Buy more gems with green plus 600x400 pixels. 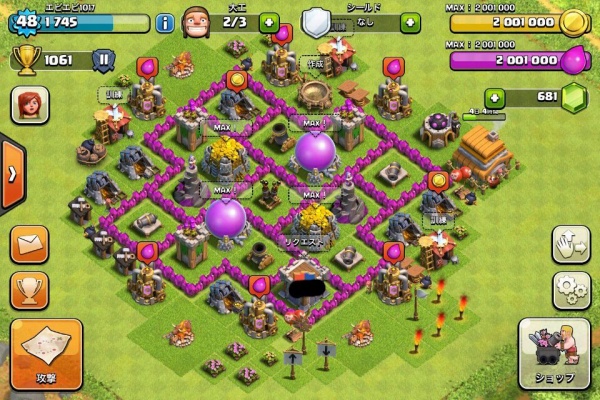pyautogui.click(x=494, y=97)
